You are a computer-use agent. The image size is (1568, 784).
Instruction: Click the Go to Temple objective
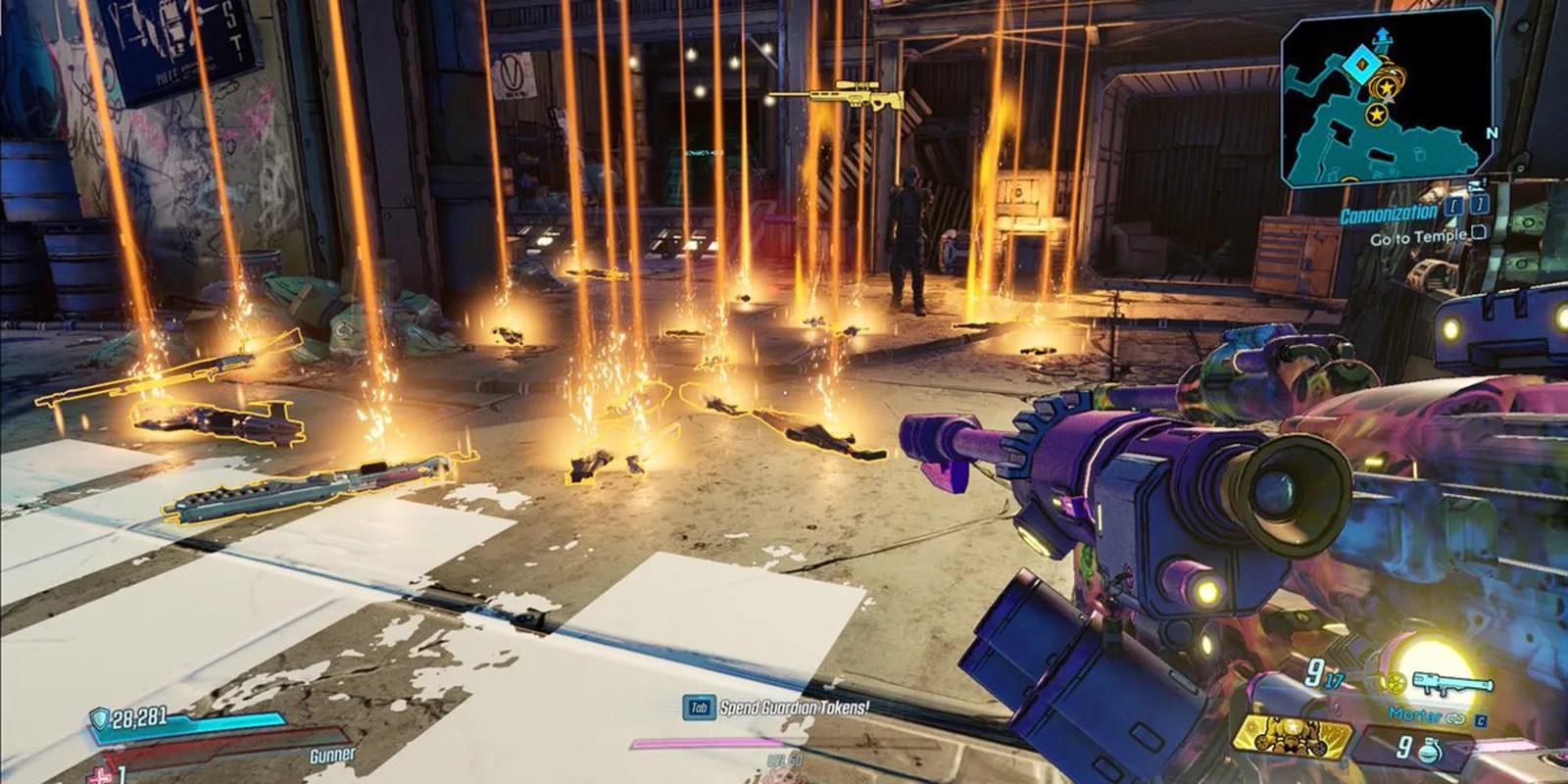(1417, 237)
